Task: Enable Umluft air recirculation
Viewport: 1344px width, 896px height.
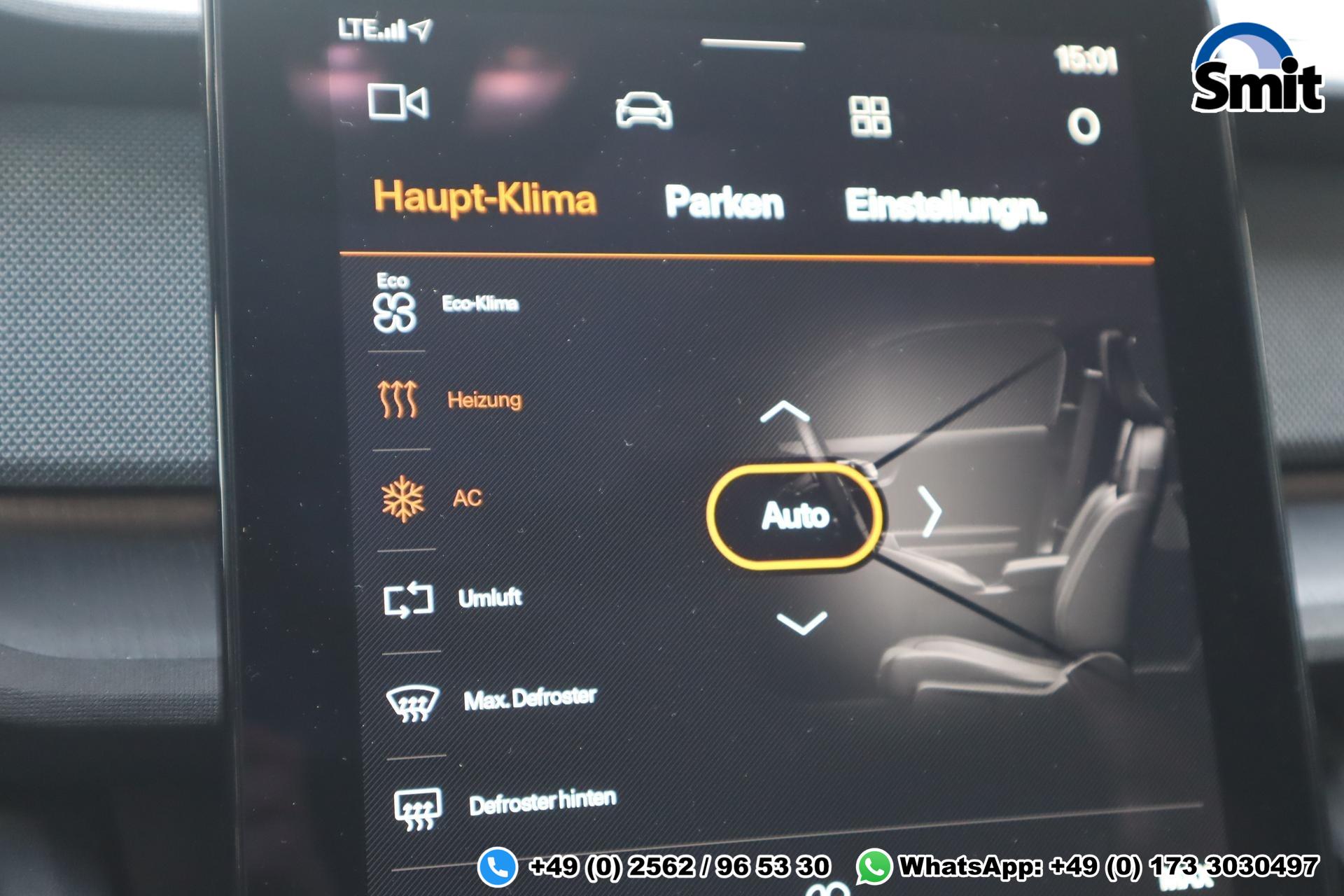Action: coord(452,599)
